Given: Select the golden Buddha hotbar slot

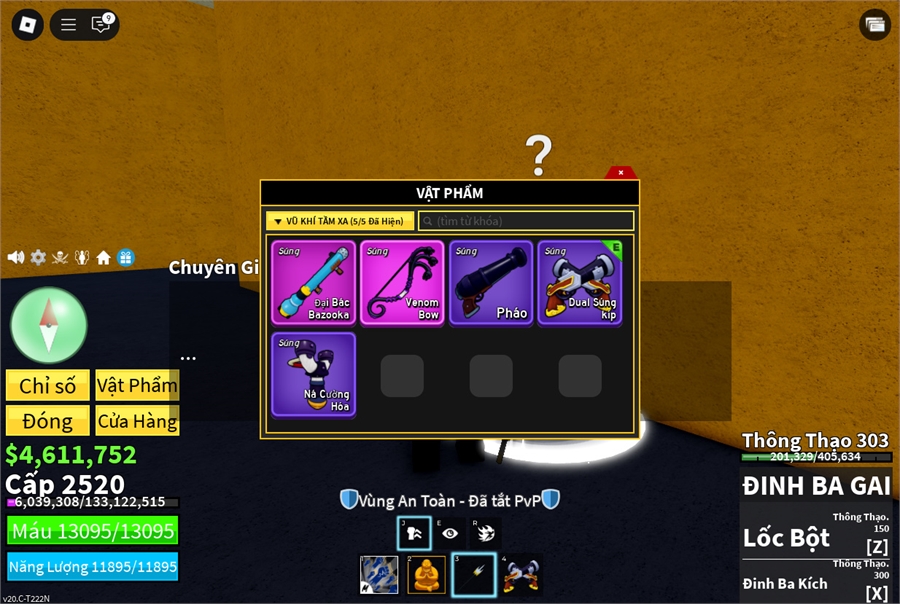Looking at the screenshot, I should click(427, 575).
